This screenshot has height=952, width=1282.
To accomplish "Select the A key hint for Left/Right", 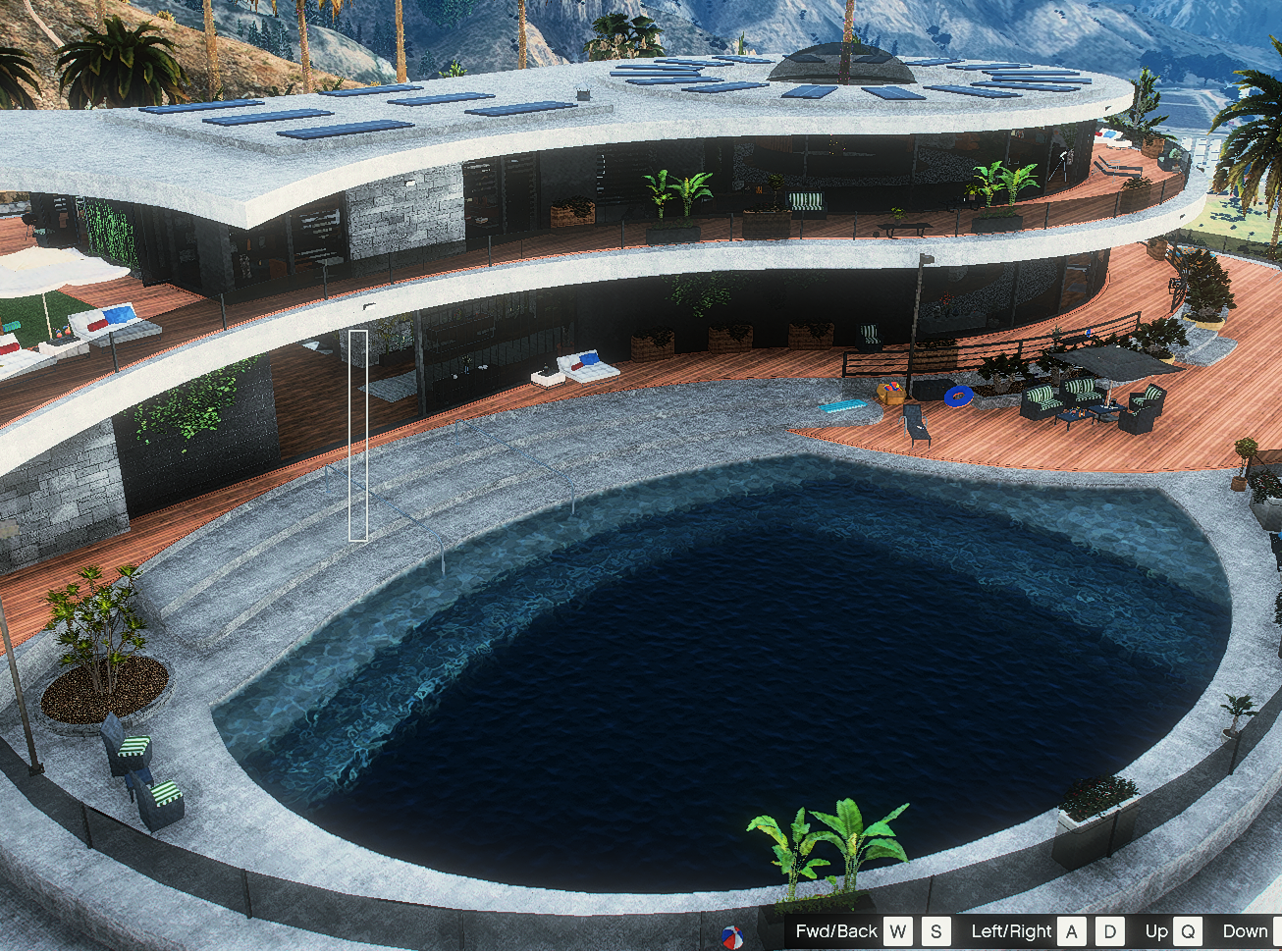I will click(x=1072, y=930).
